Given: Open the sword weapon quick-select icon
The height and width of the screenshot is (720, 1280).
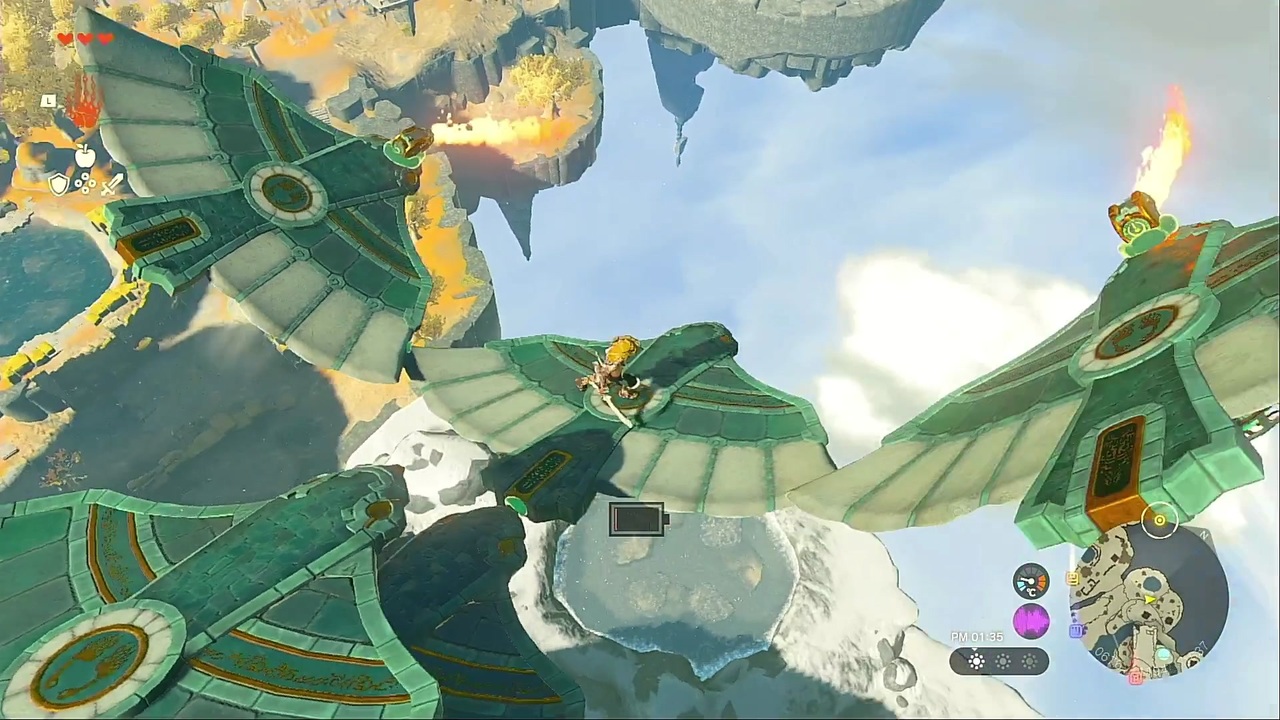Looking at the screenshot, I should tap(111, 184).
